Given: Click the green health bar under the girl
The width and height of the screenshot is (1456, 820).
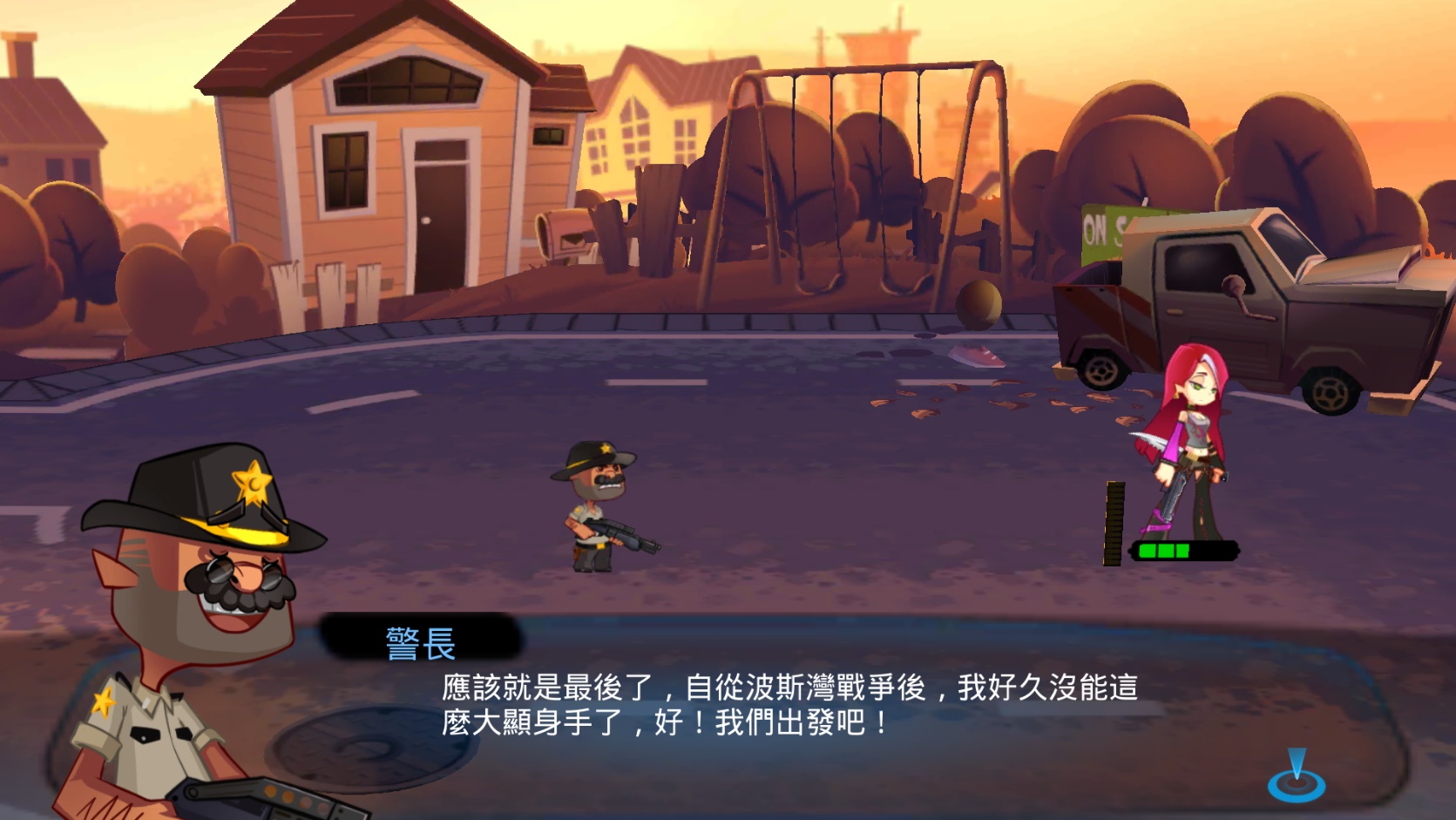Looking at the screenshot, I should point(1185,550).
